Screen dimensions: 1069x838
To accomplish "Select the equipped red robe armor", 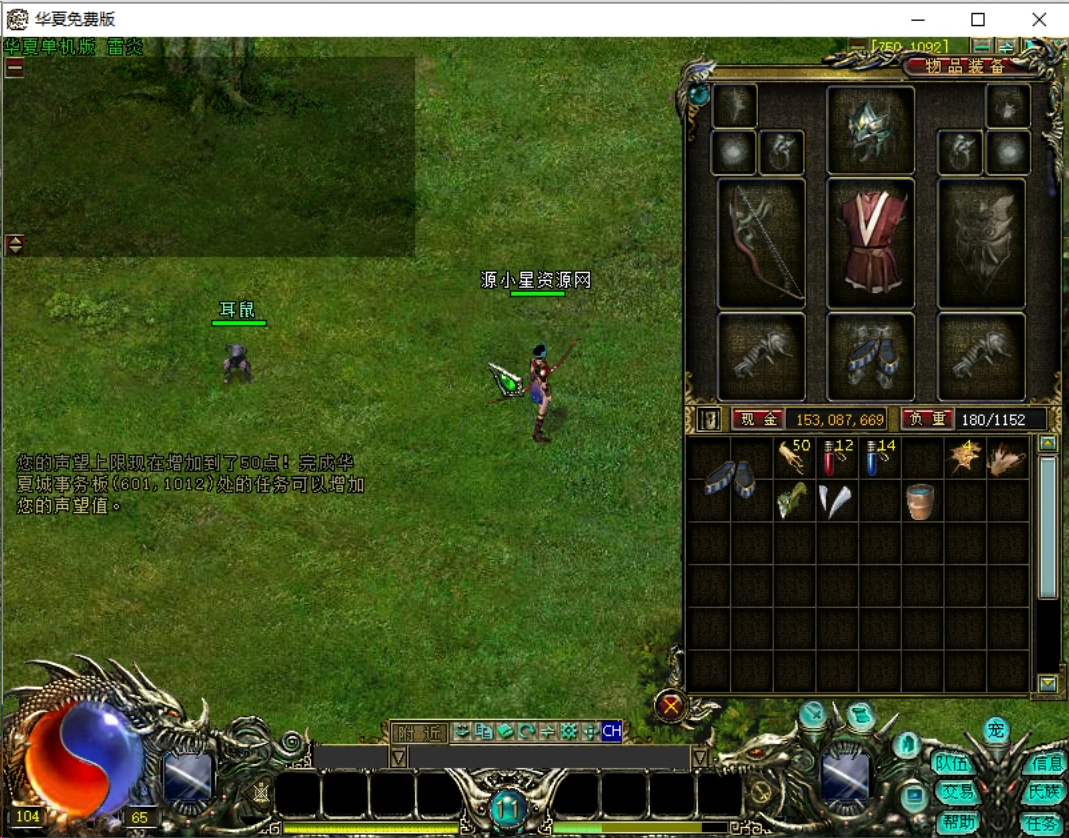I will pyautogui.click(x=871, y=243).
